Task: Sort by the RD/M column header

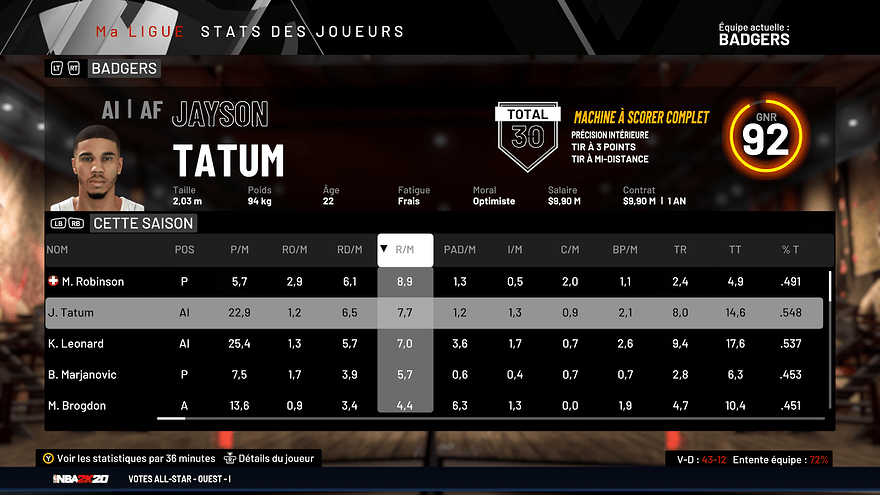Action: (349, 250)
